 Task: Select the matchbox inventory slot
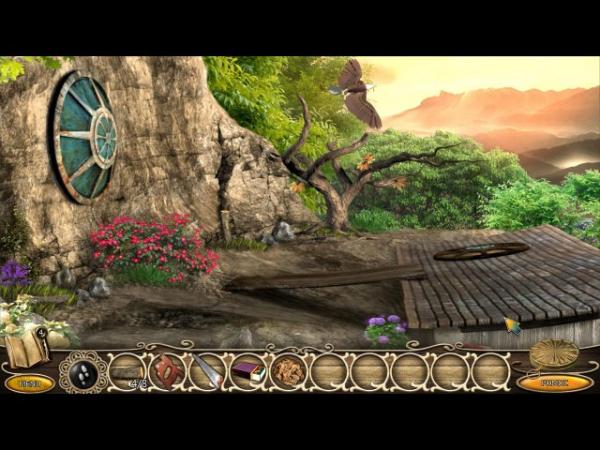pyautogui.click(x=248, y=372)
